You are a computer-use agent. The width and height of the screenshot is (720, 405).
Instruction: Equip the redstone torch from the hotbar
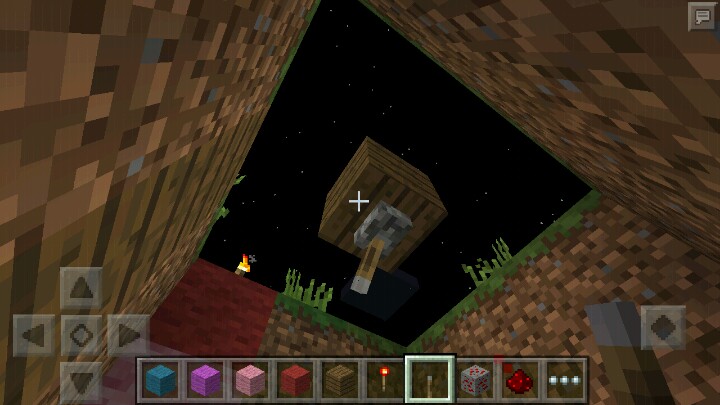click(x=384, y=380)
